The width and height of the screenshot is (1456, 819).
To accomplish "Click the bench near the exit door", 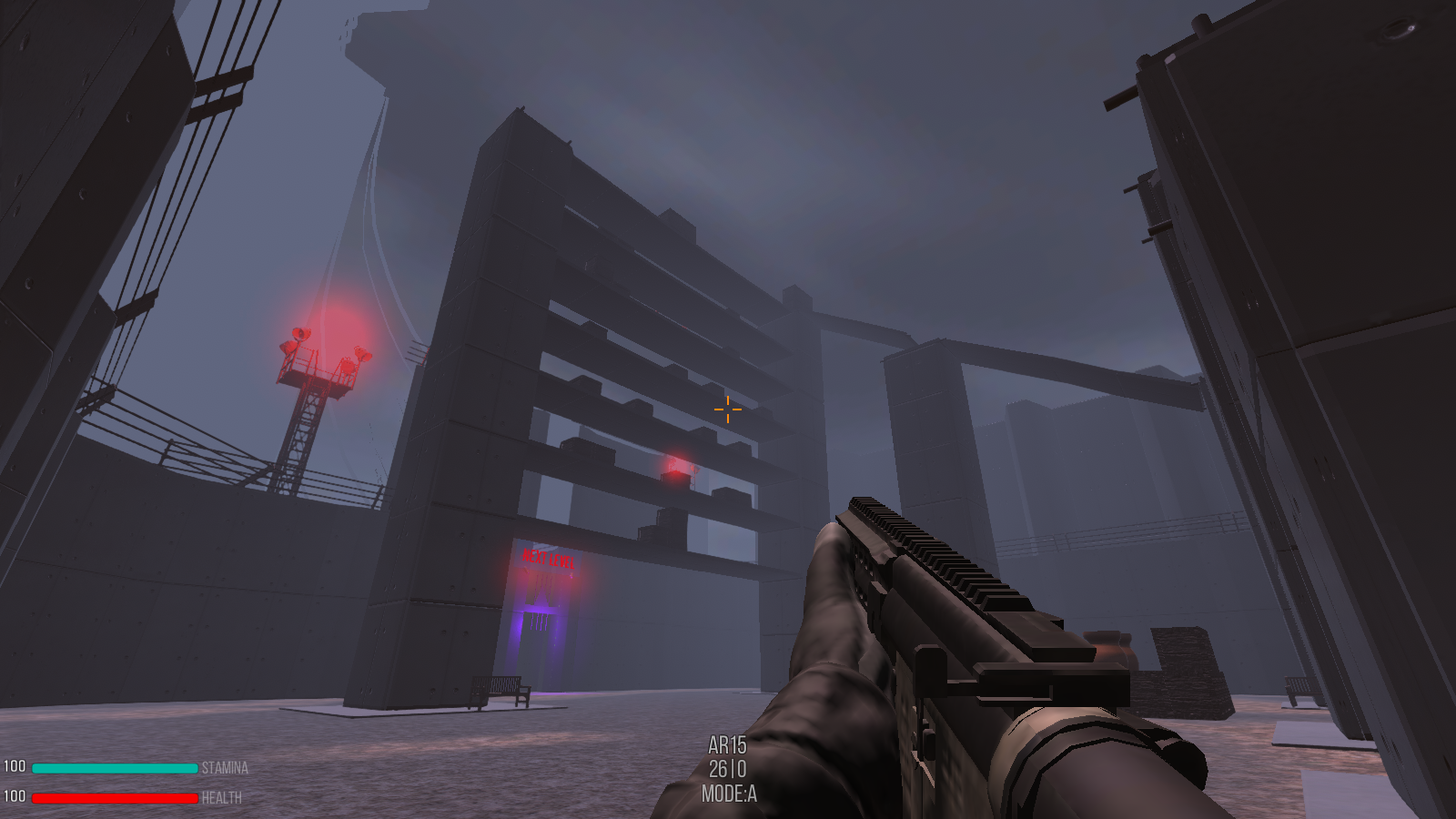I will 501,689.
